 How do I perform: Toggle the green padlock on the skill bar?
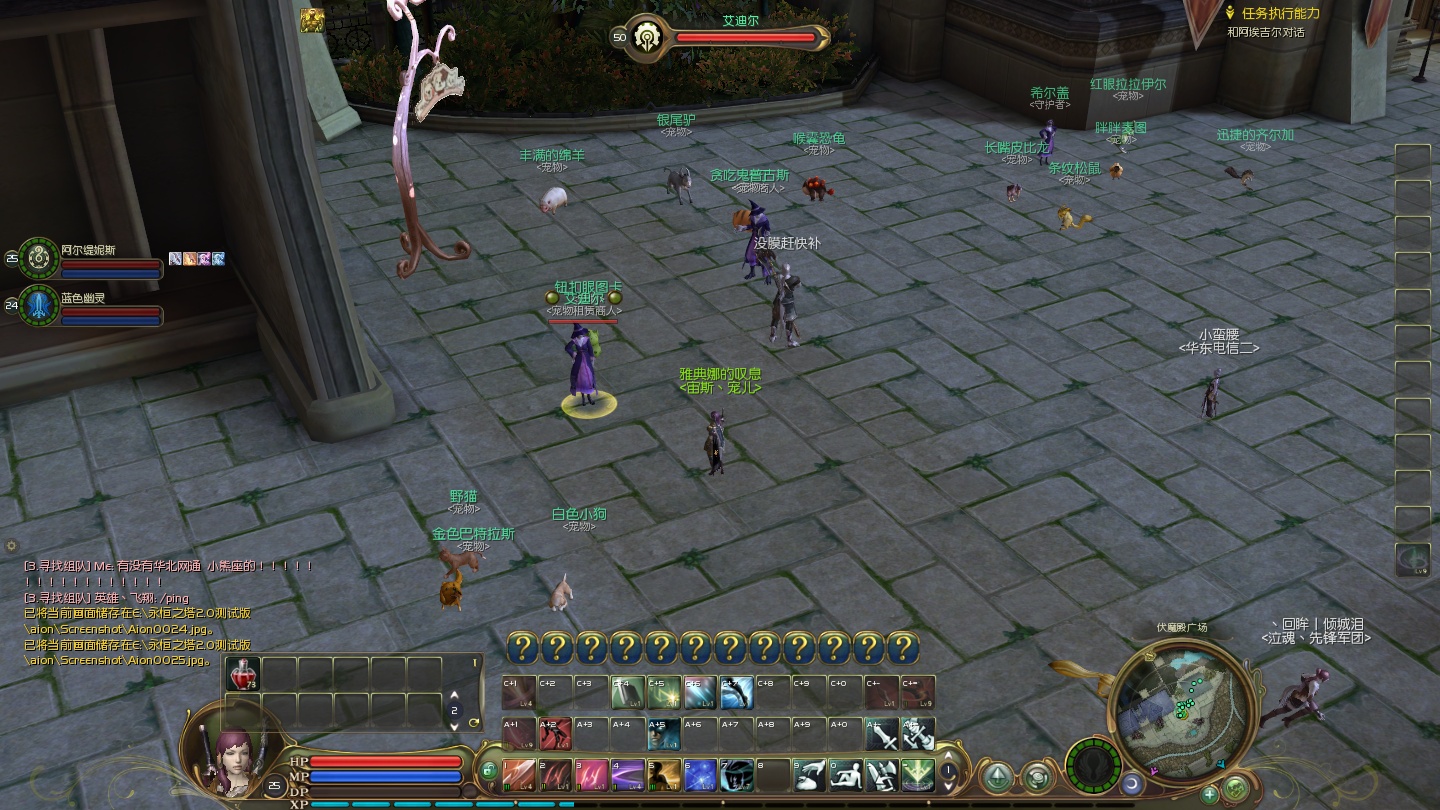click(488, 770)
